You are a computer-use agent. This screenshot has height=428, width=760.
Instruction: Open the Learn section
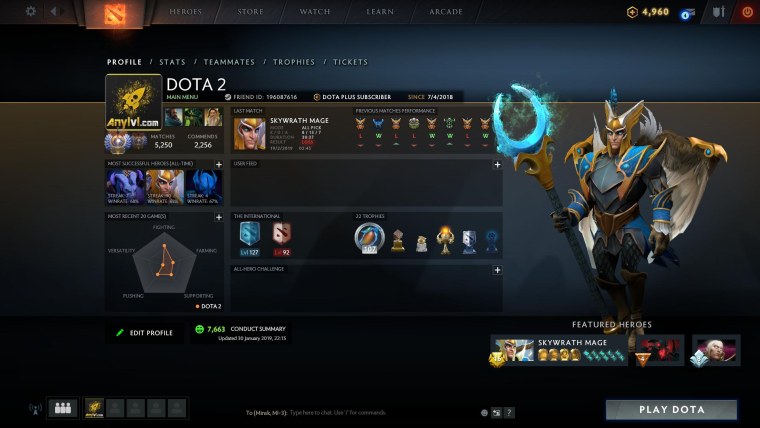coord(380,12)
